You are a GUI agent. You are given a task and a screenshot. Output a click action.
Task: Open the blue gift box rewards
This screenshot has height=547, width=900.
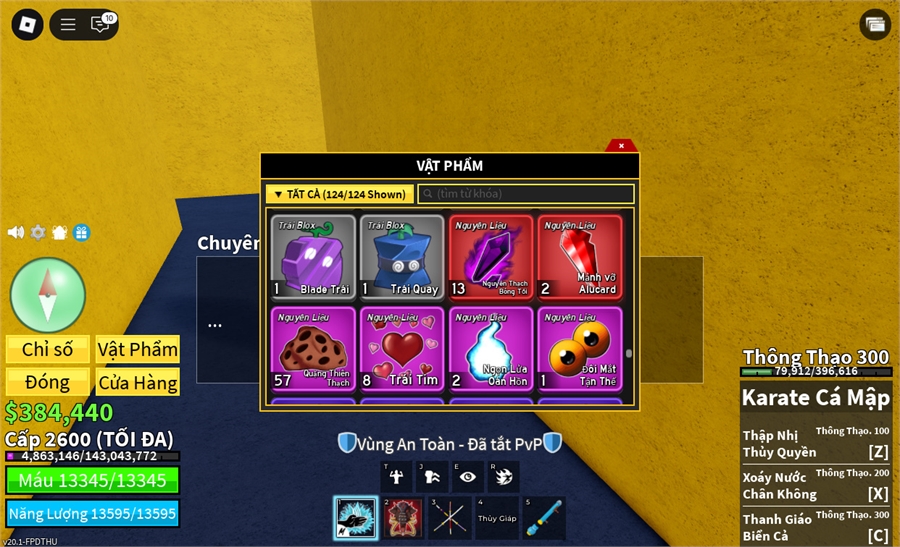tap(81, 232)
